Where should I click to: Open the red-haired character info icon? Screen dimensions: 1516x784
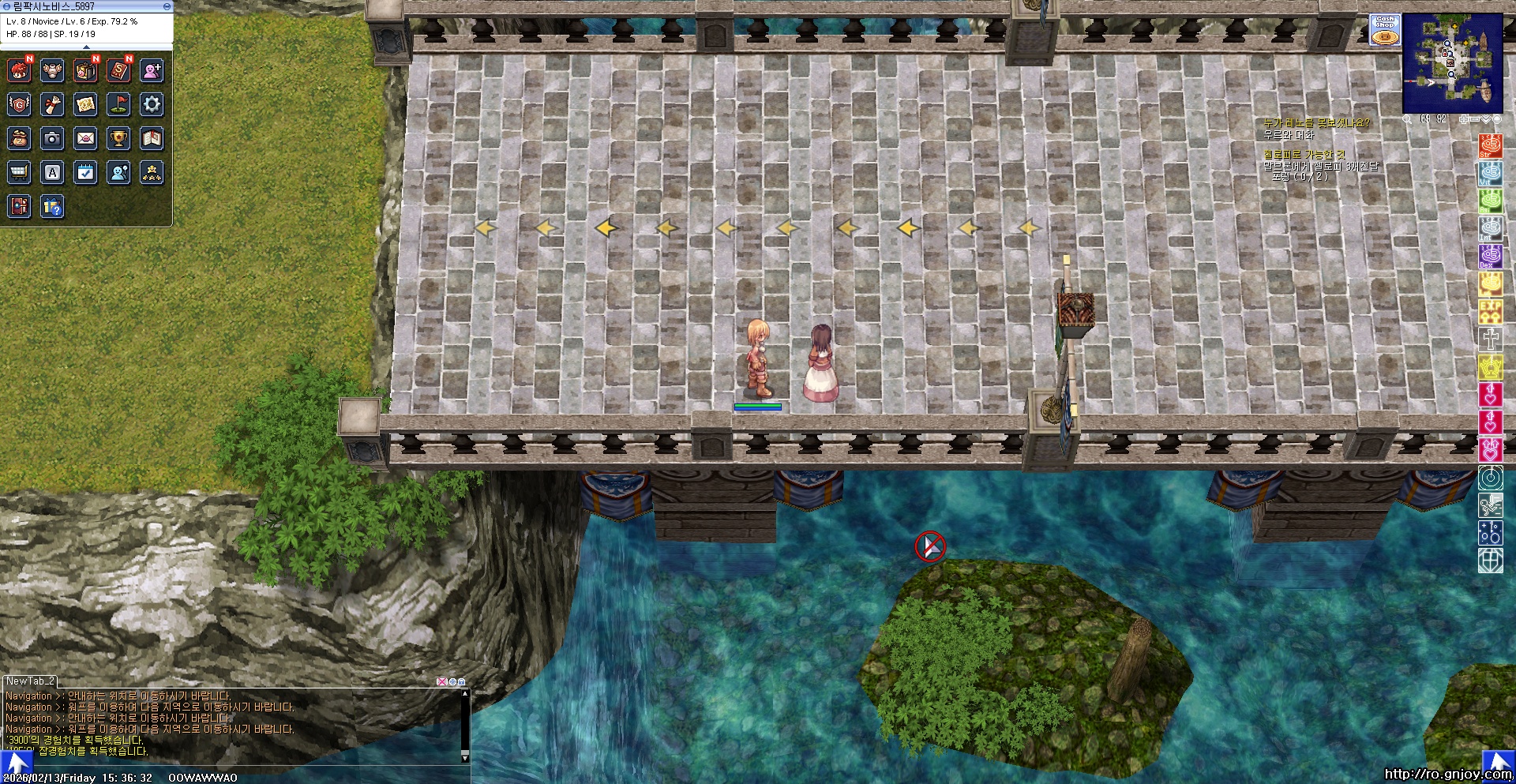coord(19,70)
